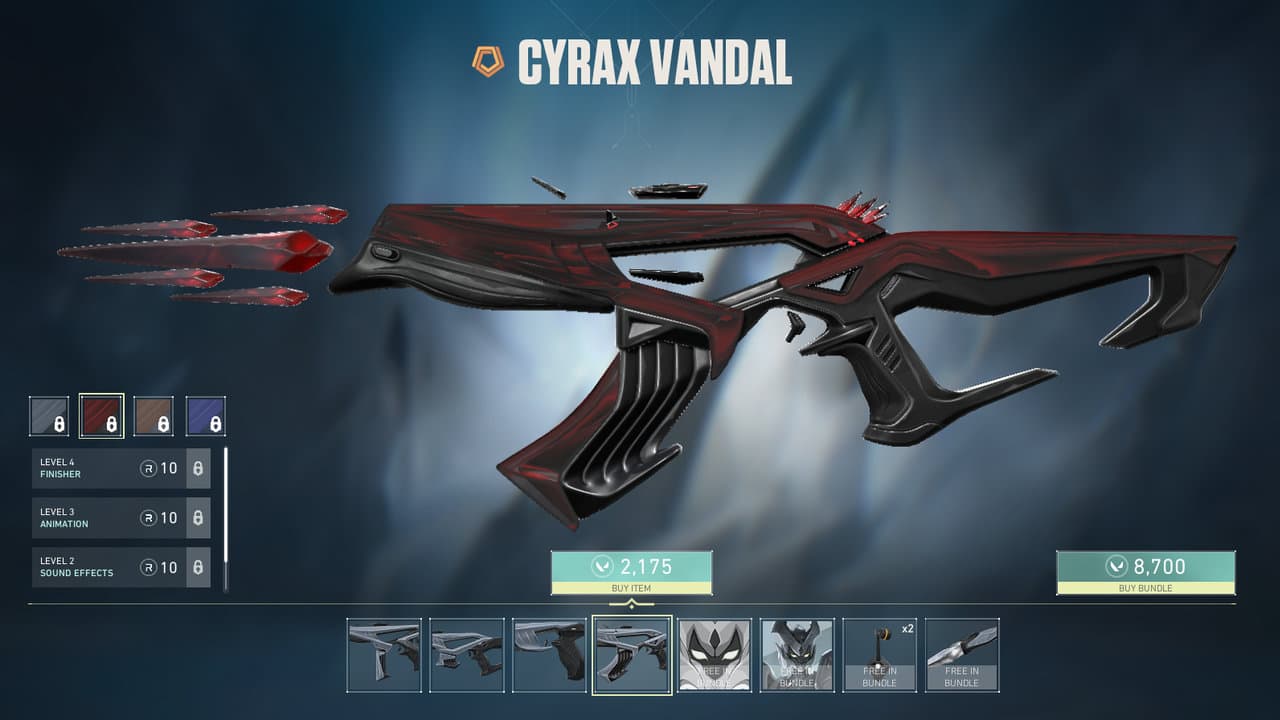Viewport: 1280px width, 720px height.
Task: Choose the red color variant swatch
Action: pyautogui.click(x=101, y=416)
